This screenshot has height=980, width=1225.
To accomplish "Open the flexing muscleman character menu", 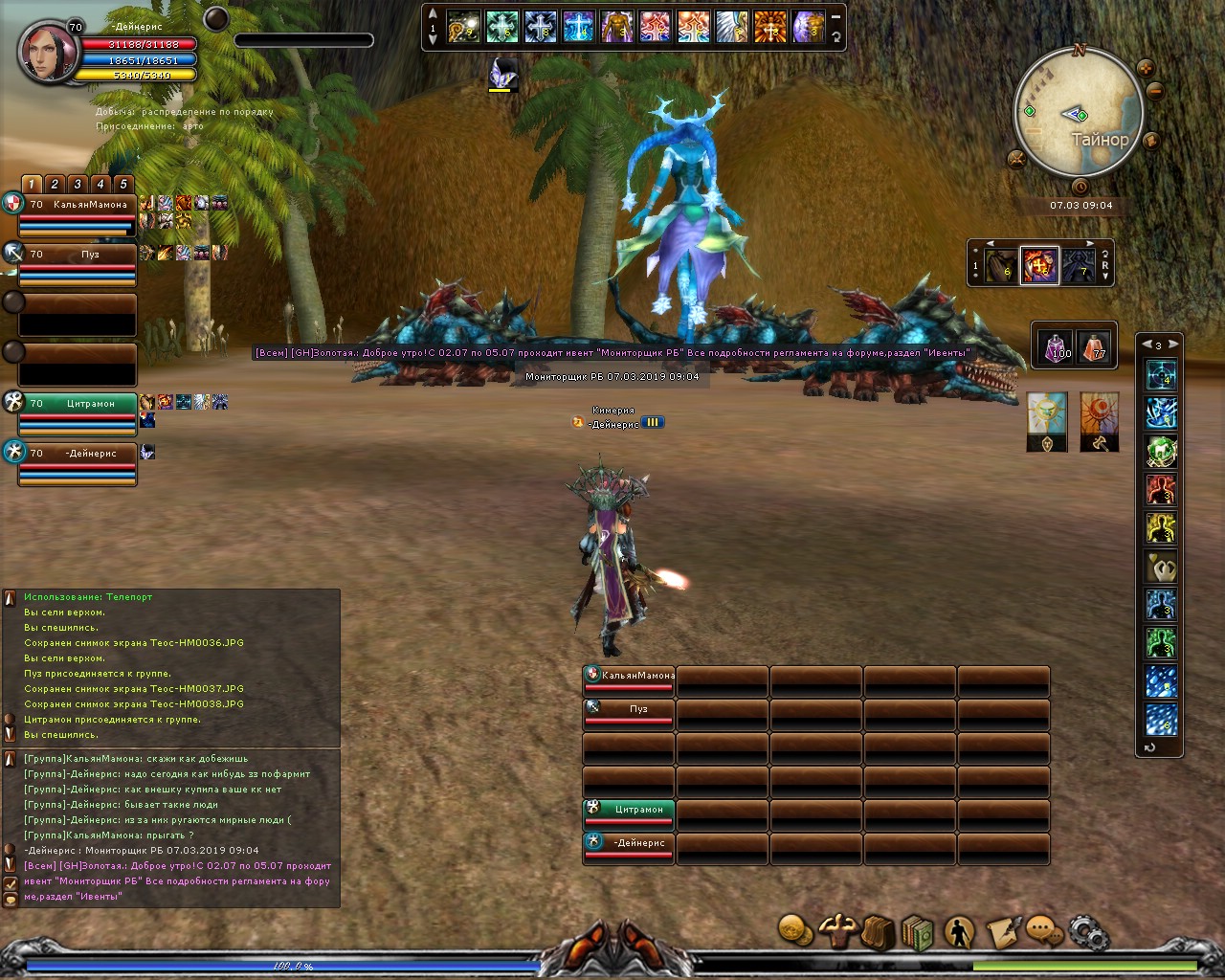I will (837, 929).
